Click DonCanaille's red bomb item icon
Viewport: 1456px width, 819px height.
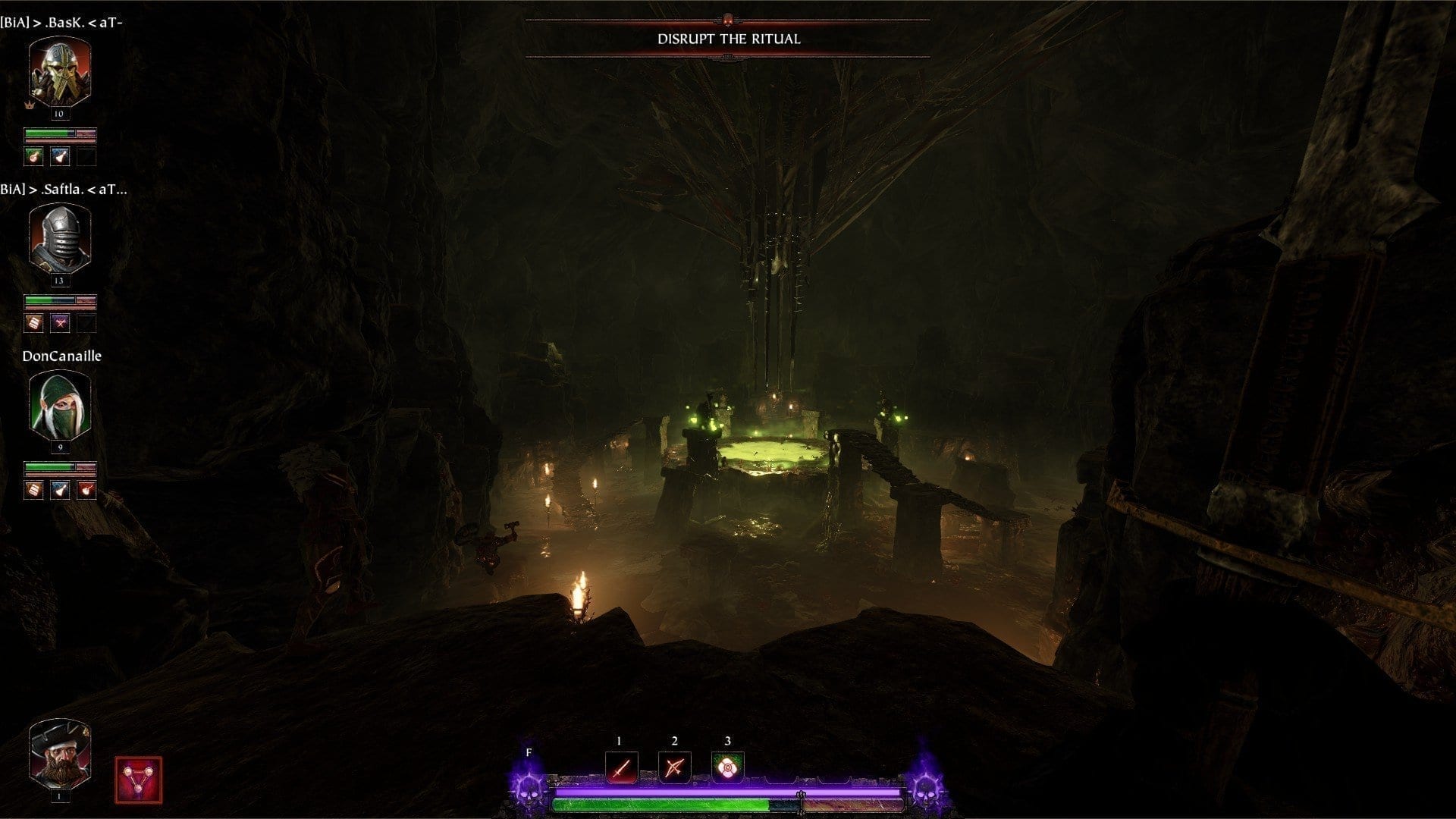tap(86, 490)
